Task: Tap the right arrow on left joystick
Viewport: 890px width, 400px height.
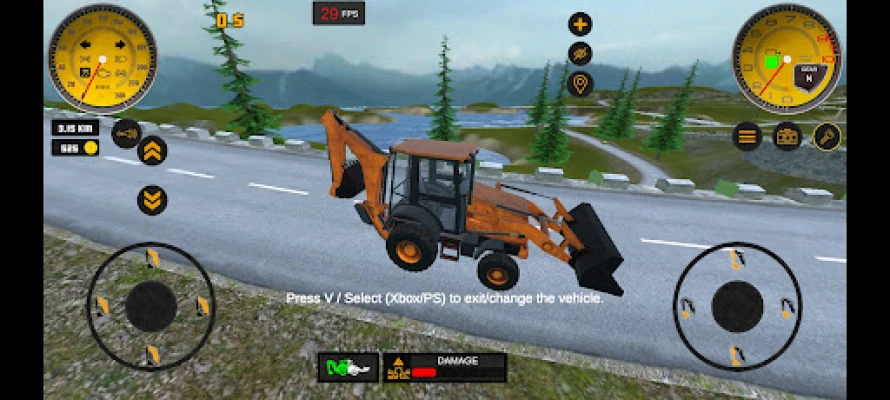Action: [203, 305]
